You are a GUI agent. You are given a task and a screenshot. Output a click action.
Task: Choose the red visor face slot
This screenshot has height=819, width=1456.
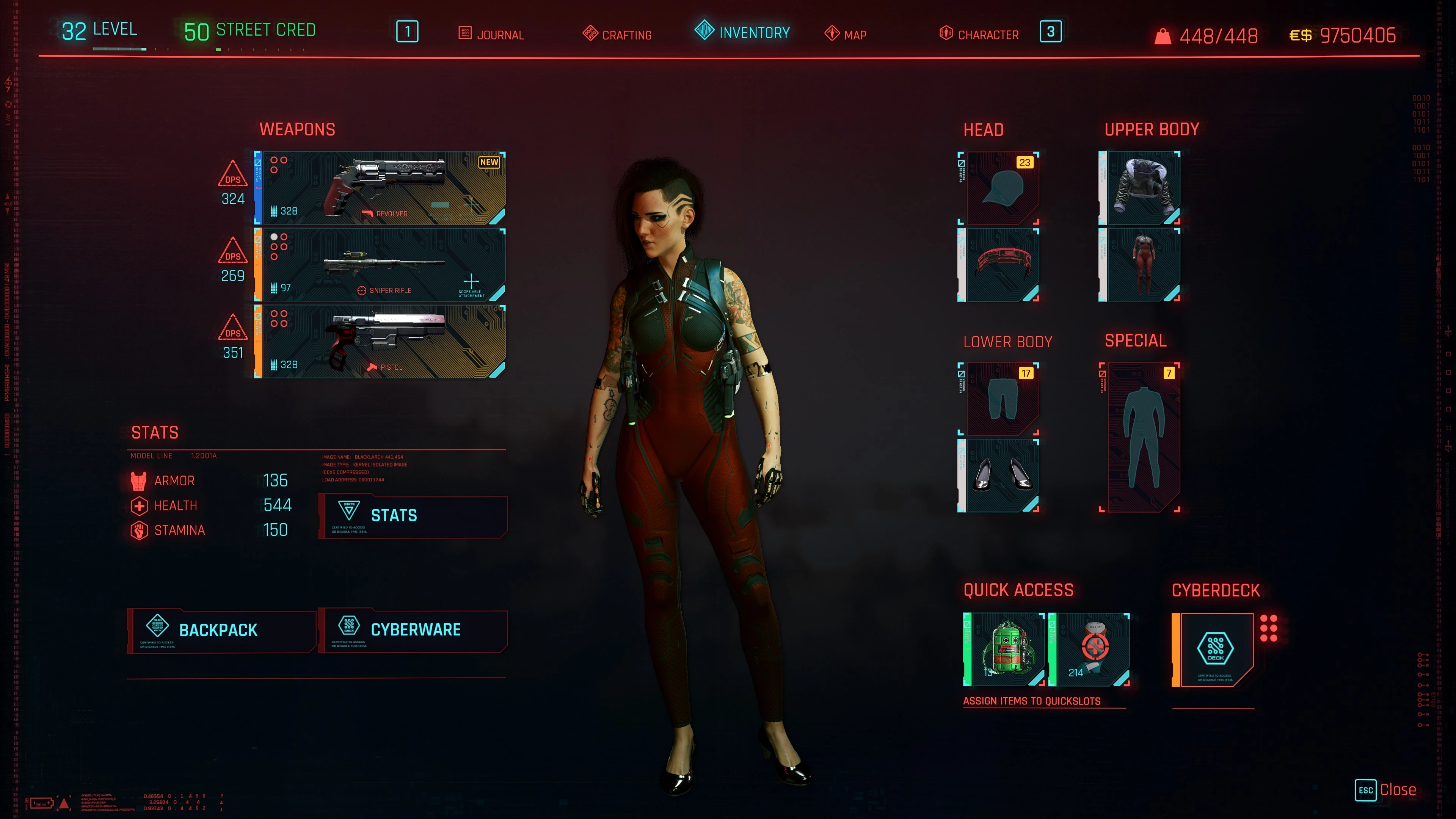(x=999, y=265)
